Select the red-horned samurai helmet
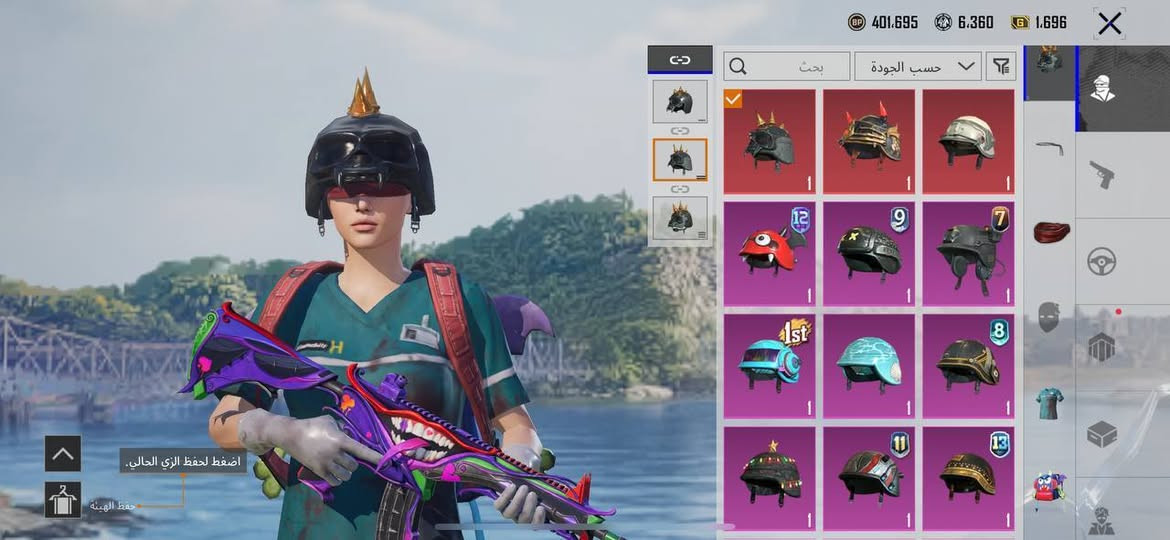The width and height of the screenshot is (1170, 540). [x=868, y=142]
